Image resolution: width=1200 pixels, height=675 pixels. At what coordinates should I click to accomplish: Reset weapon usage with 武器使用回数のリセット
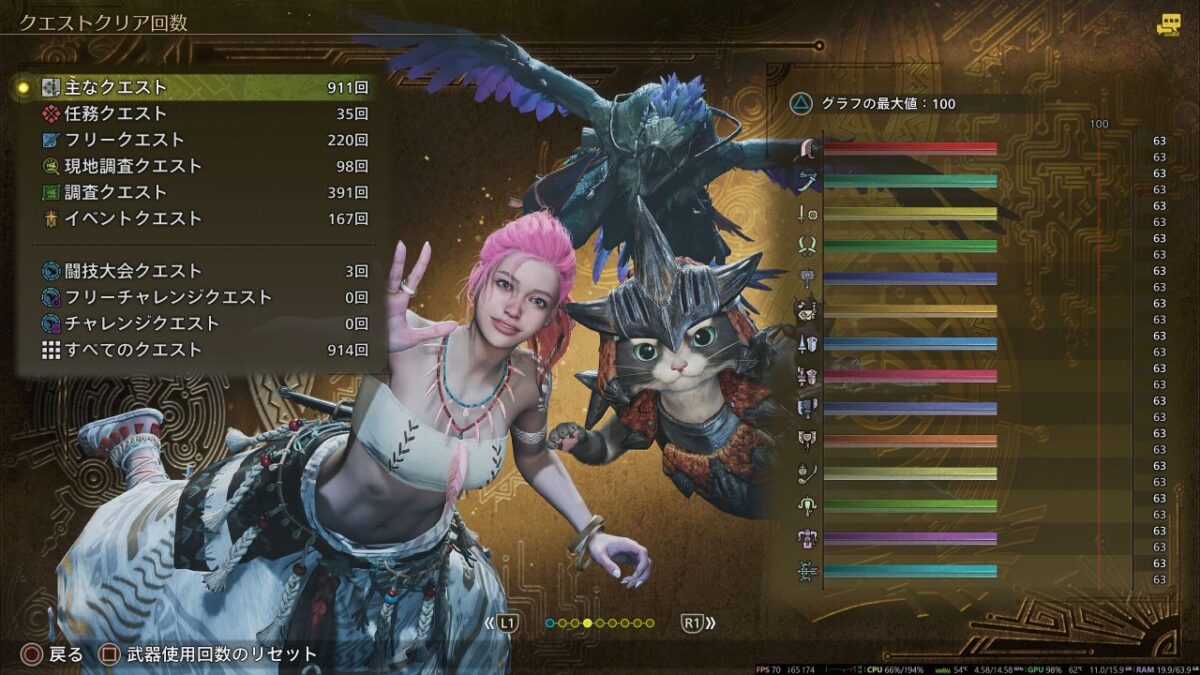210,655
